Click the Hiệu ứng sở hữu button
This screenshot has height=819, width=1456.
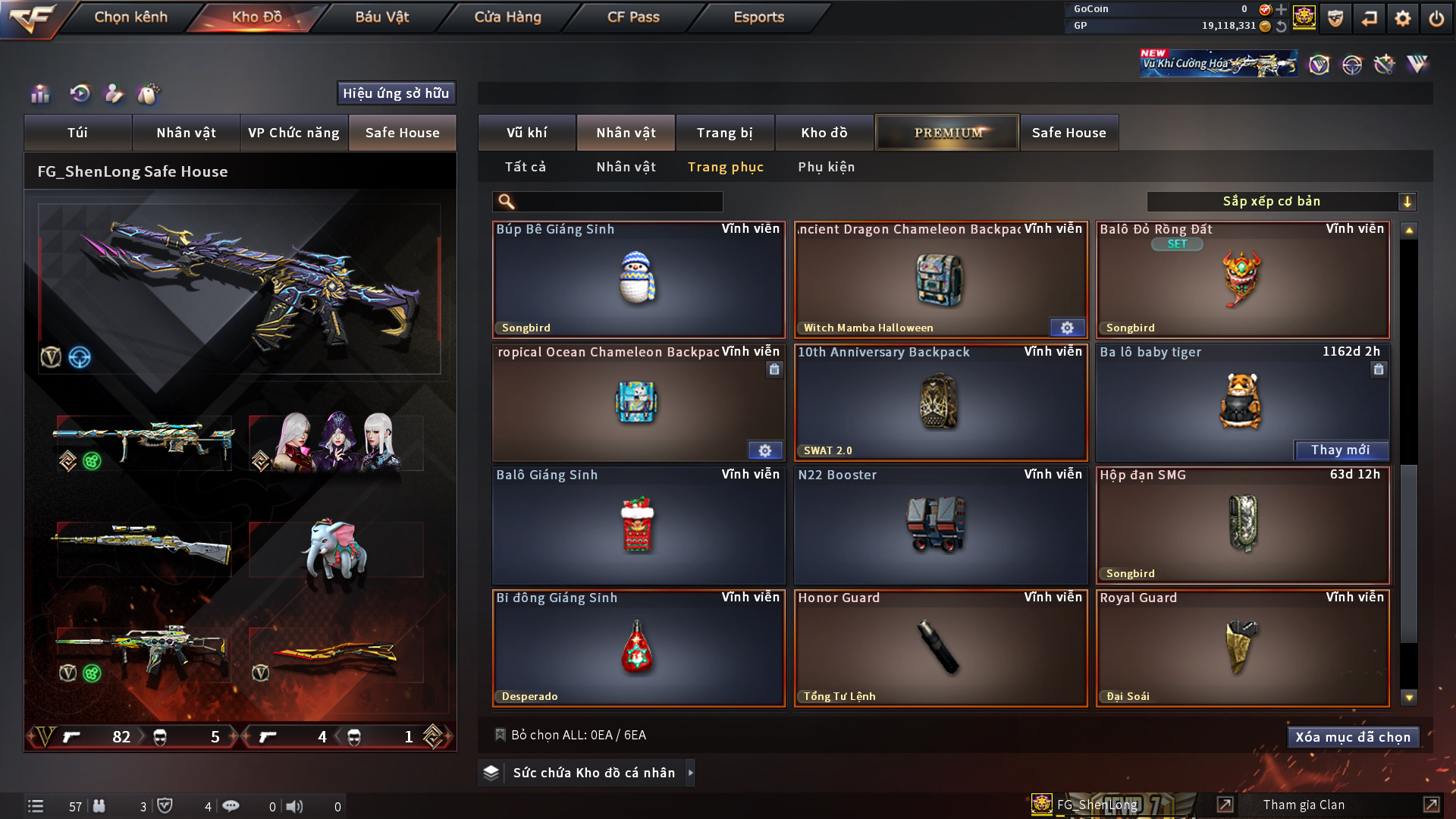coord(396,93)
